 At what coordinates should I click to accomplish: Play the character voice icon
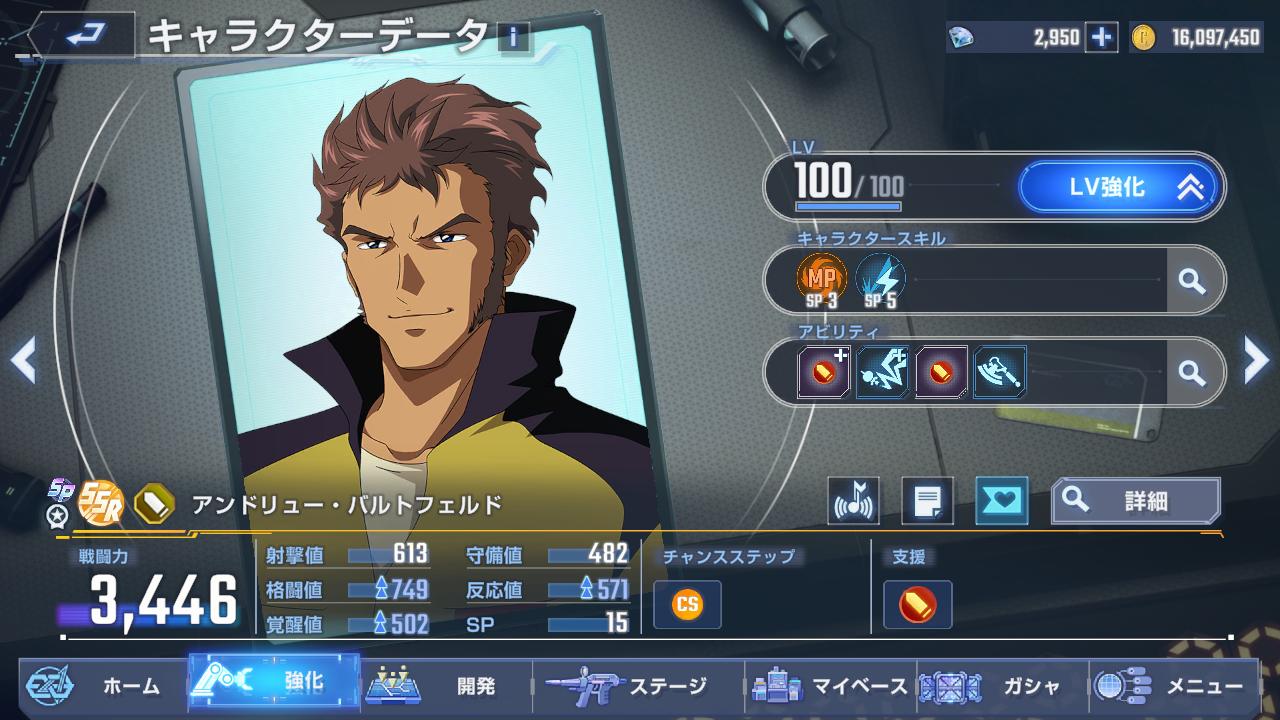[x=854, y=500]
